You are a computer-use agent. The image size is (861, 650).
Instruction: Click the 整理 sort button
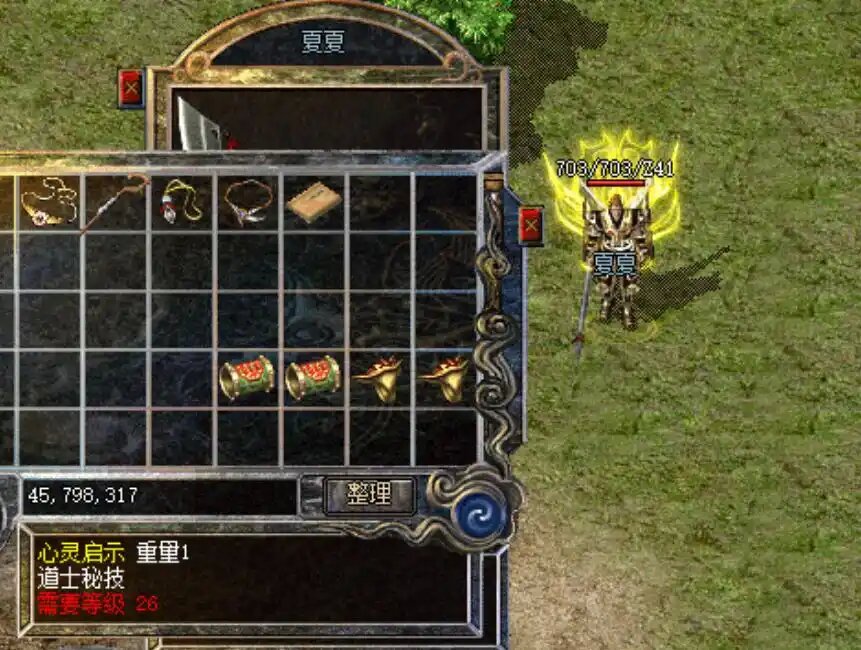(369, 494)
